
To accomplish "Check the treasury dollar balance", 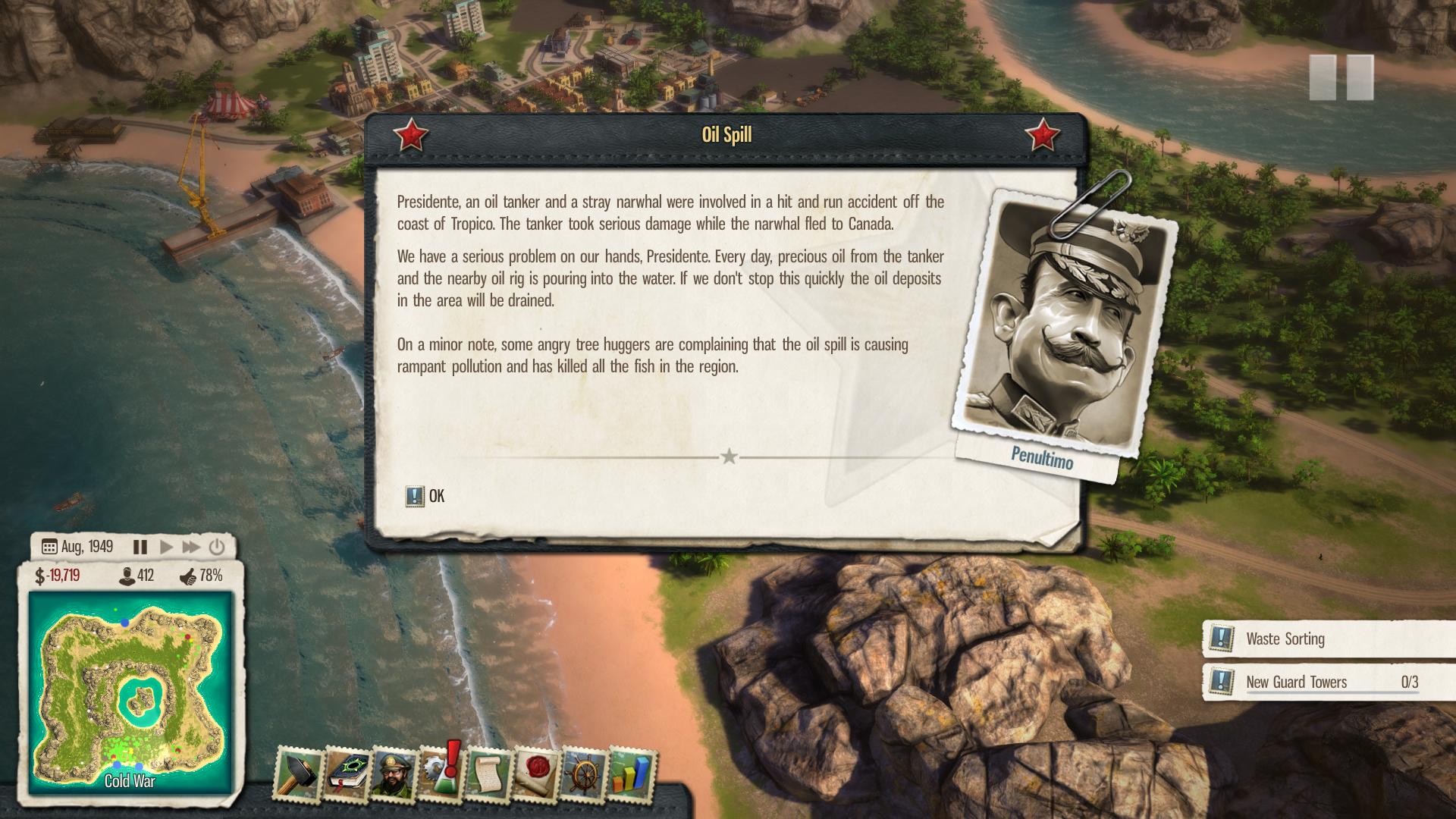I will coord(58,576).
